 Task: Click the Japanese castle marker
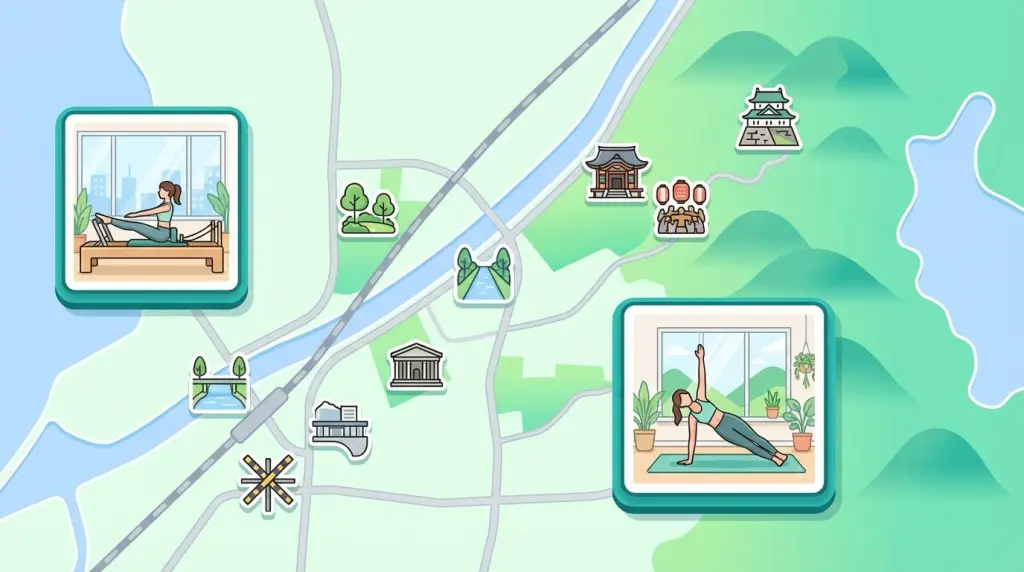(x=768, y=119)
